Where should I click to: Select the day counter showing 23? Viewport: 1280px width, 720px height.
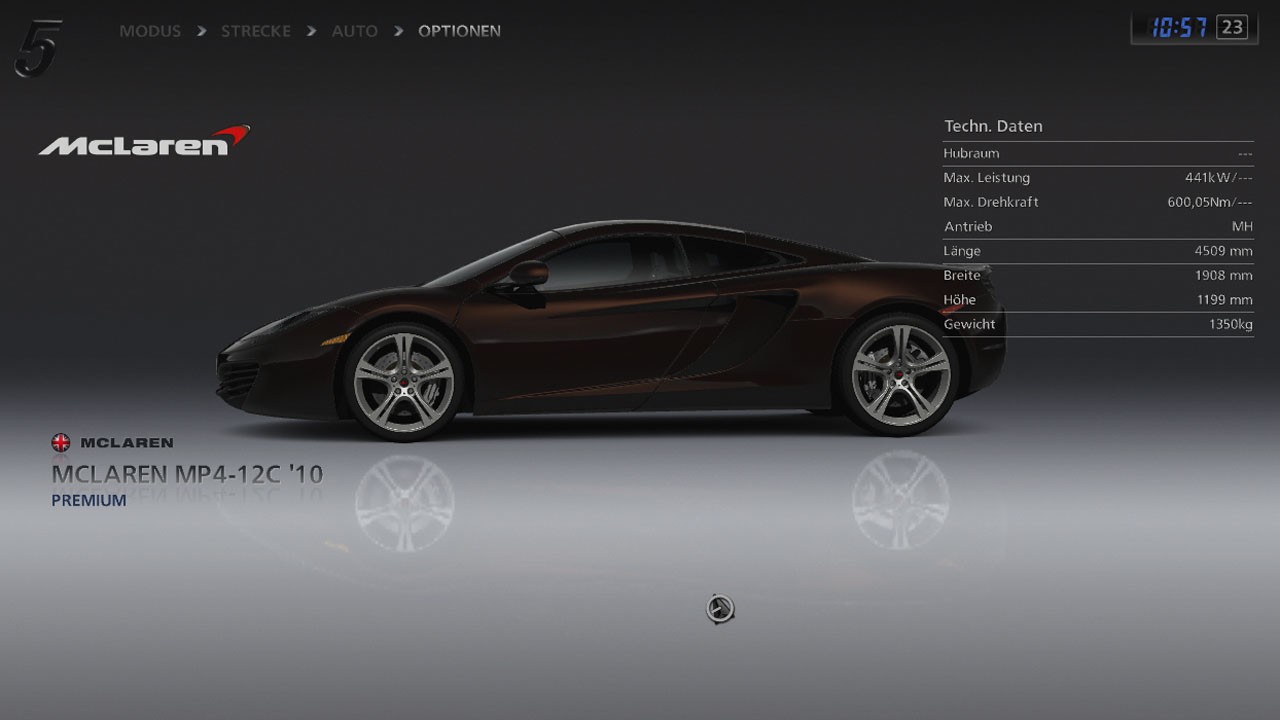coord(1233,26)
